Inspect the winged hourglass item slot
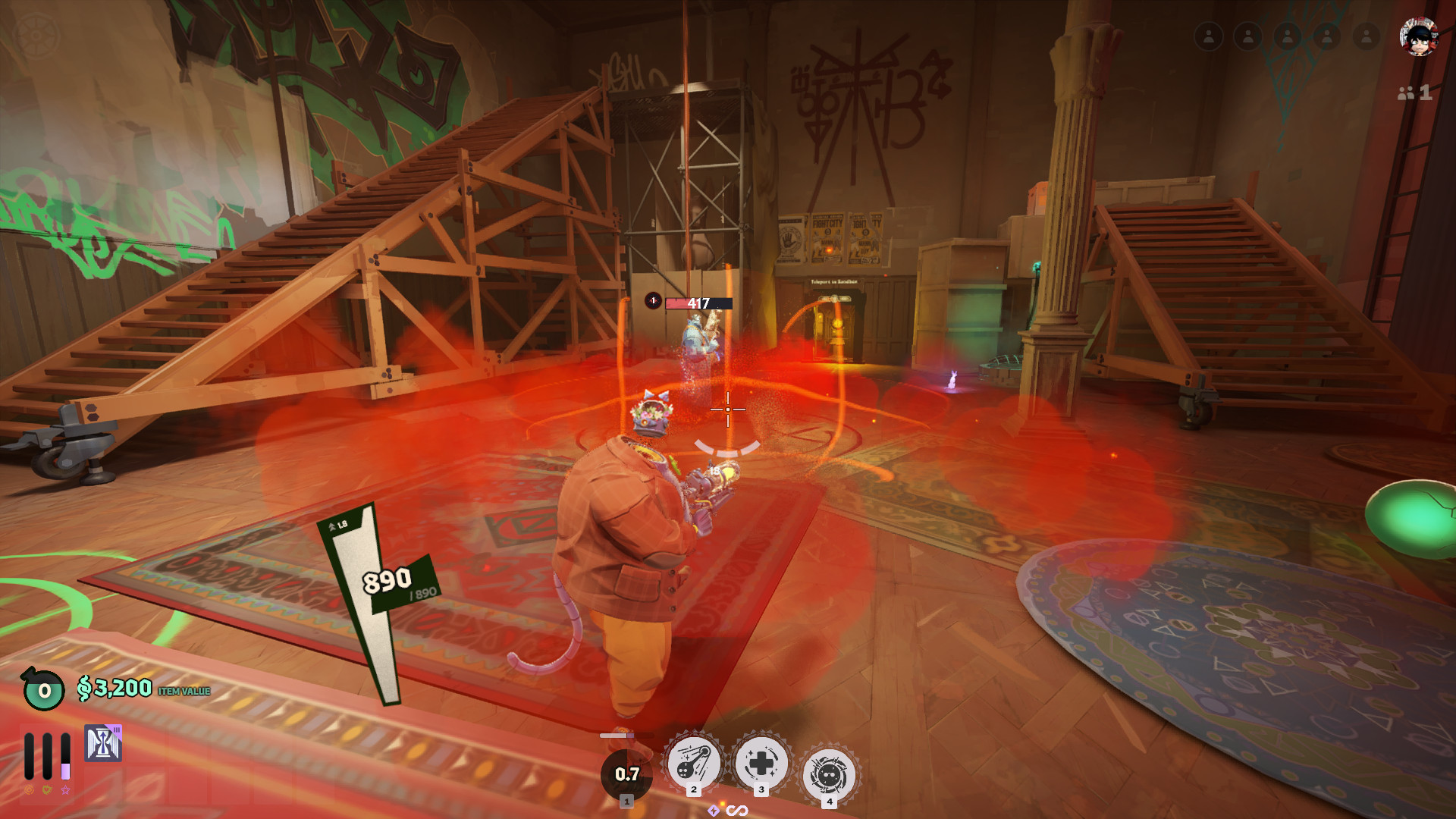The height and width of the screenshot is (819, 1456). (103, 743)
